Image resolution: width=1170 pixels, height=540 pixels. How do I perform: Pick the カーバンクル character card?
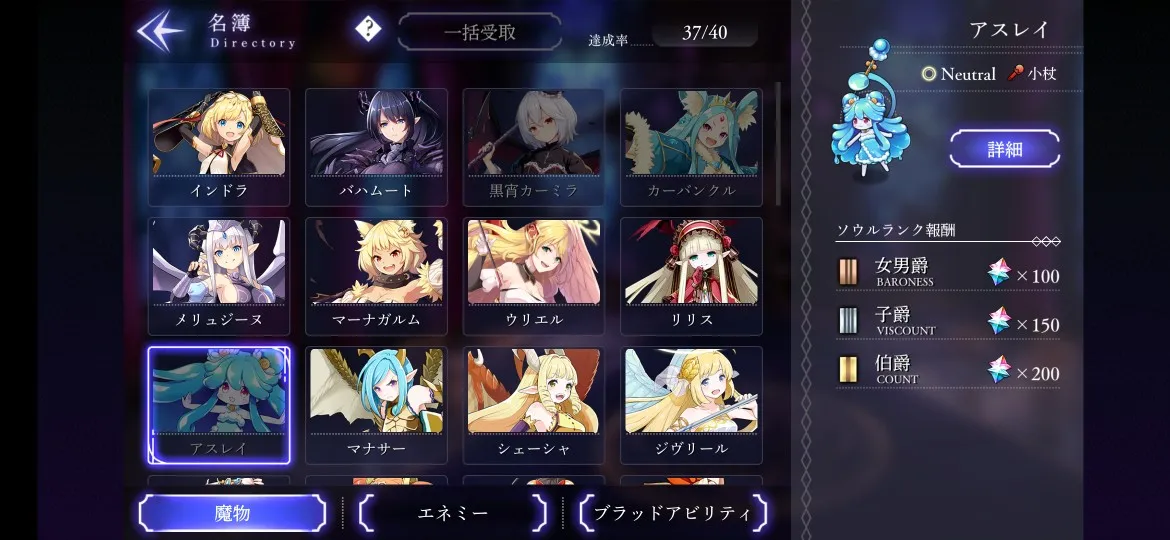[691, 146]
